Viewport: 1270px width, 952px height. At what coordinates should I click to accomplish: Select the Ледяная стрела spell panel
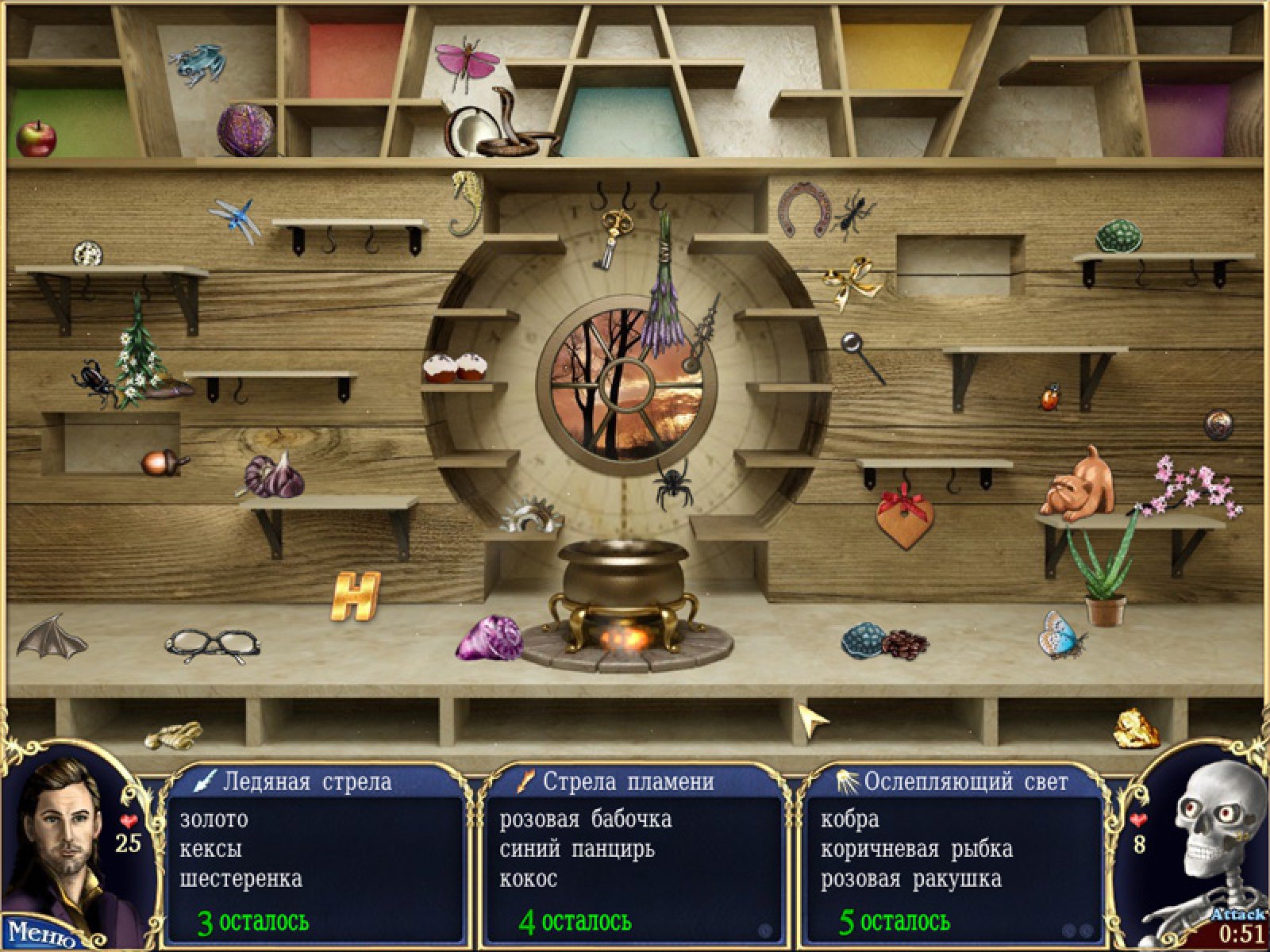tap(315, 853)
